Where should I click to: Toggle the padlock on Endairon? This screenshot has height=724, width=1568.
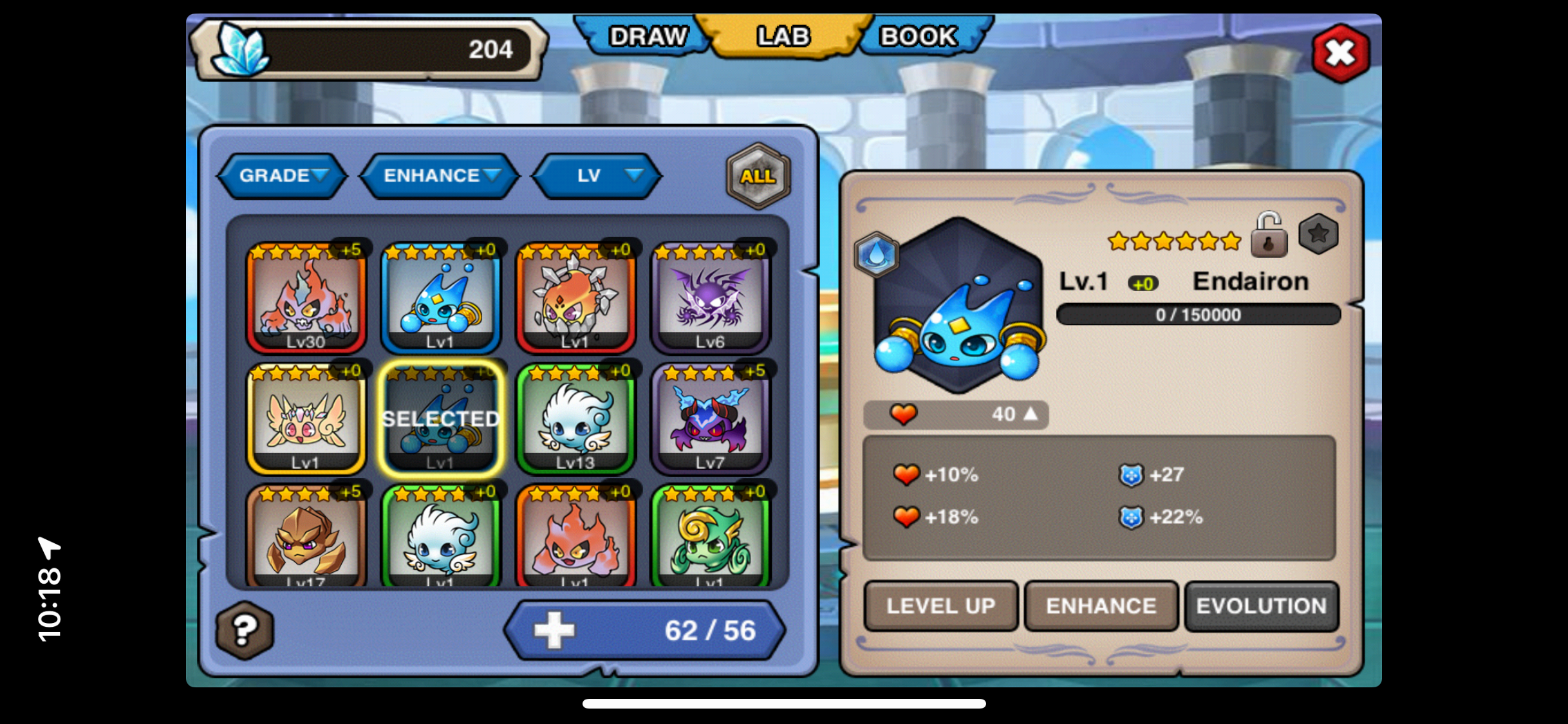[1269, 236]
